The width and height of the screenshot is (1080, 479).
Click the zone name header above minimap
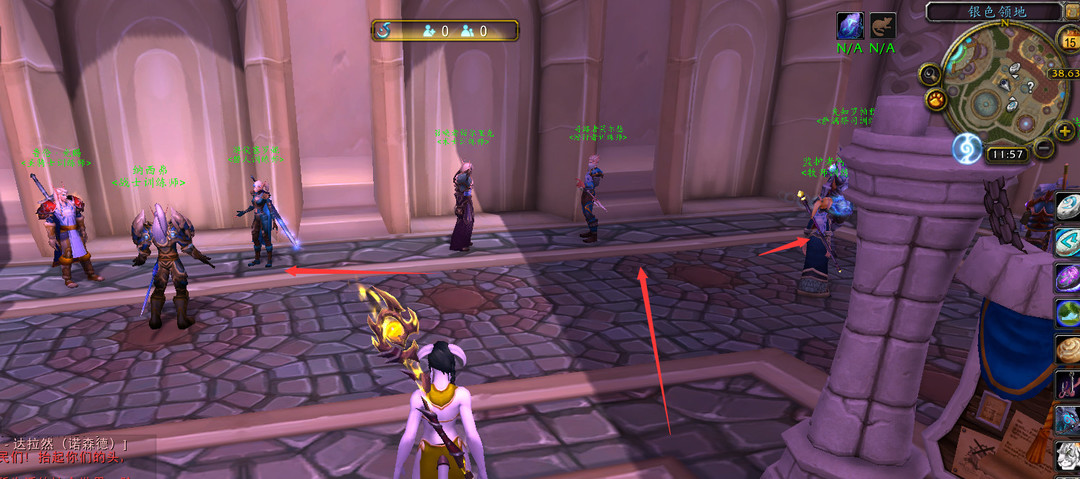990,11
